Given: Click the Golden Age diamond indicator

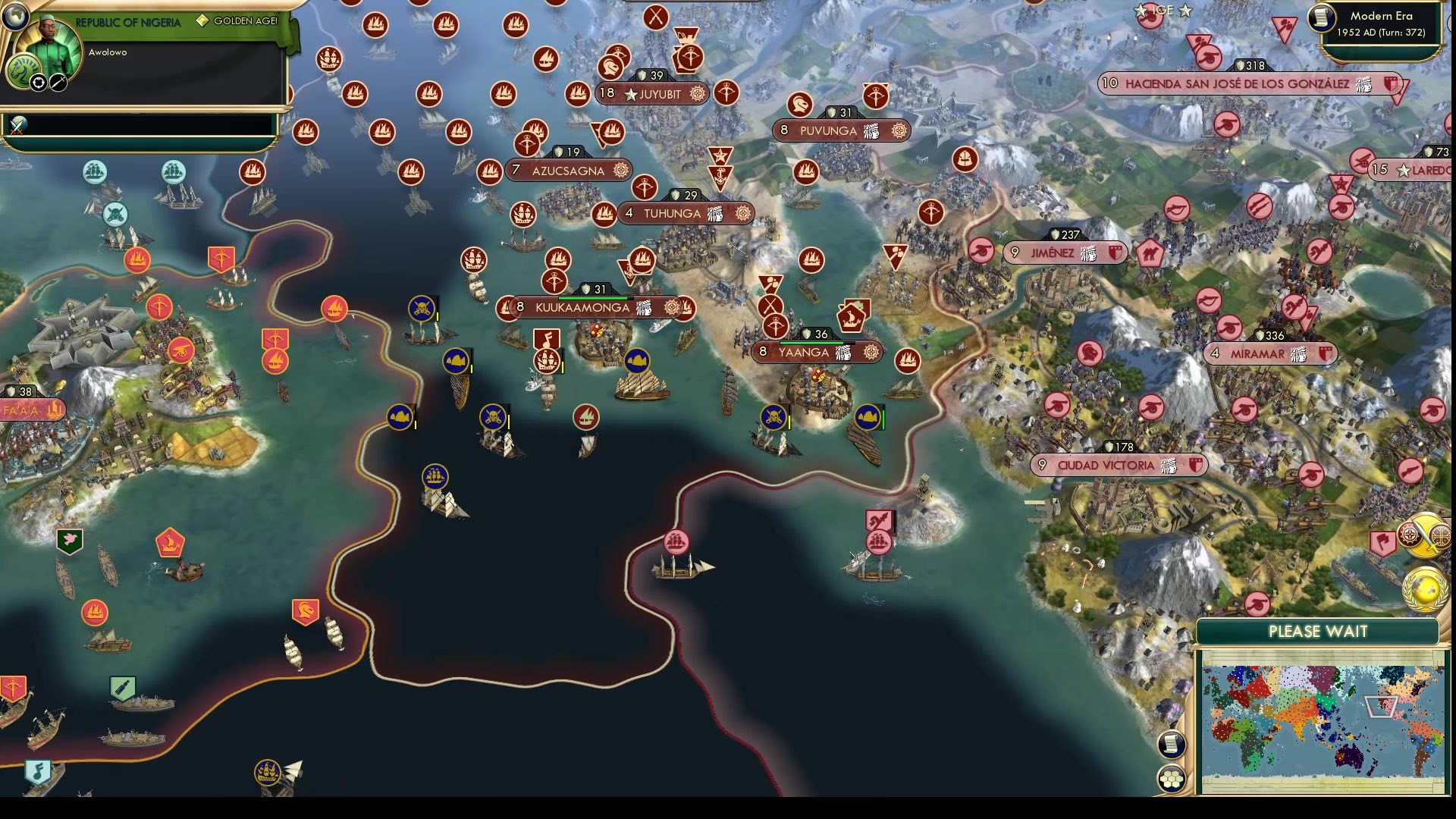Looking at the screenshot, I should [x=202, y=21].
